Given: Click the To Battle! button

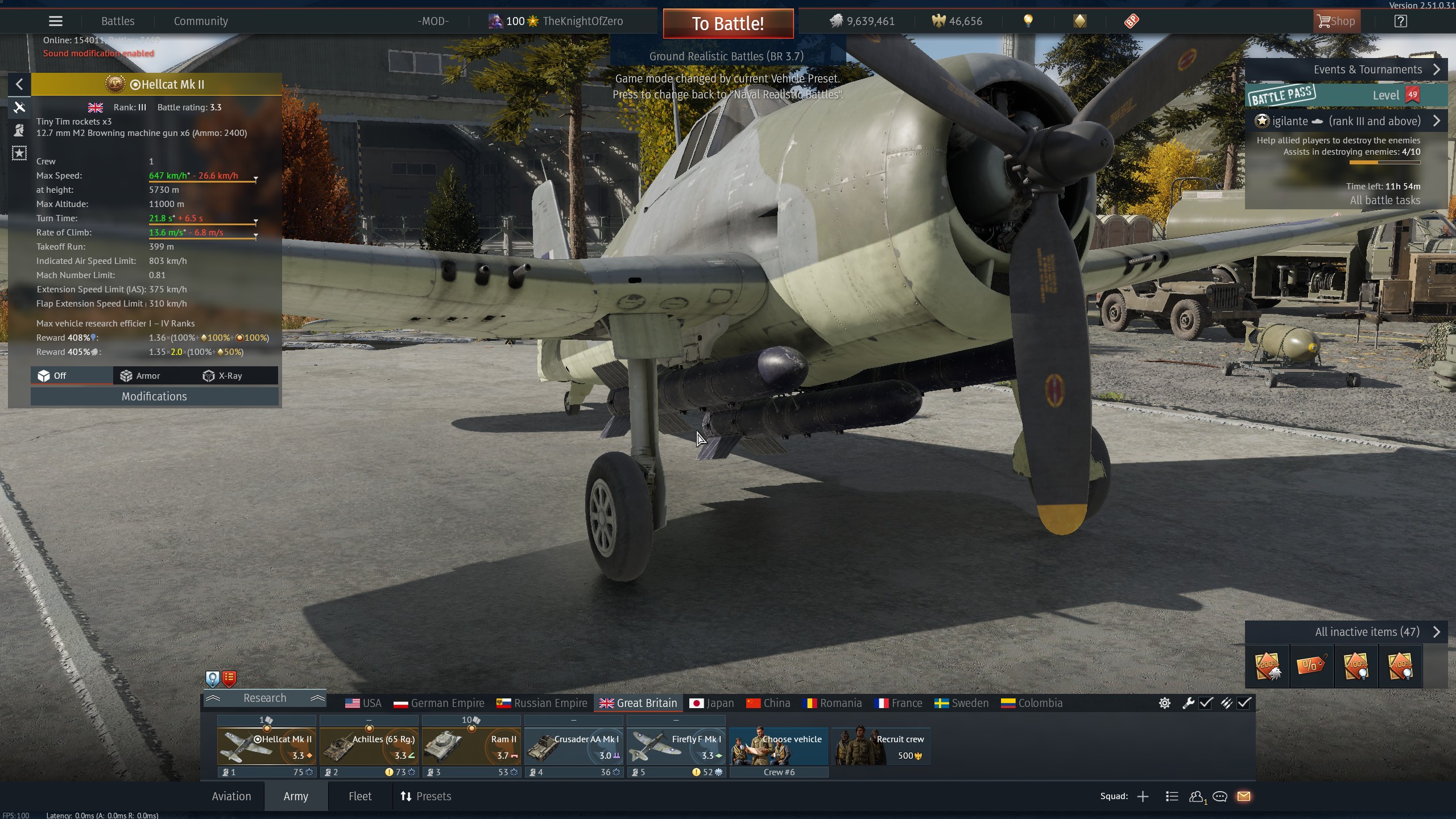Looking at the screenshot, I should coord(728,23).
